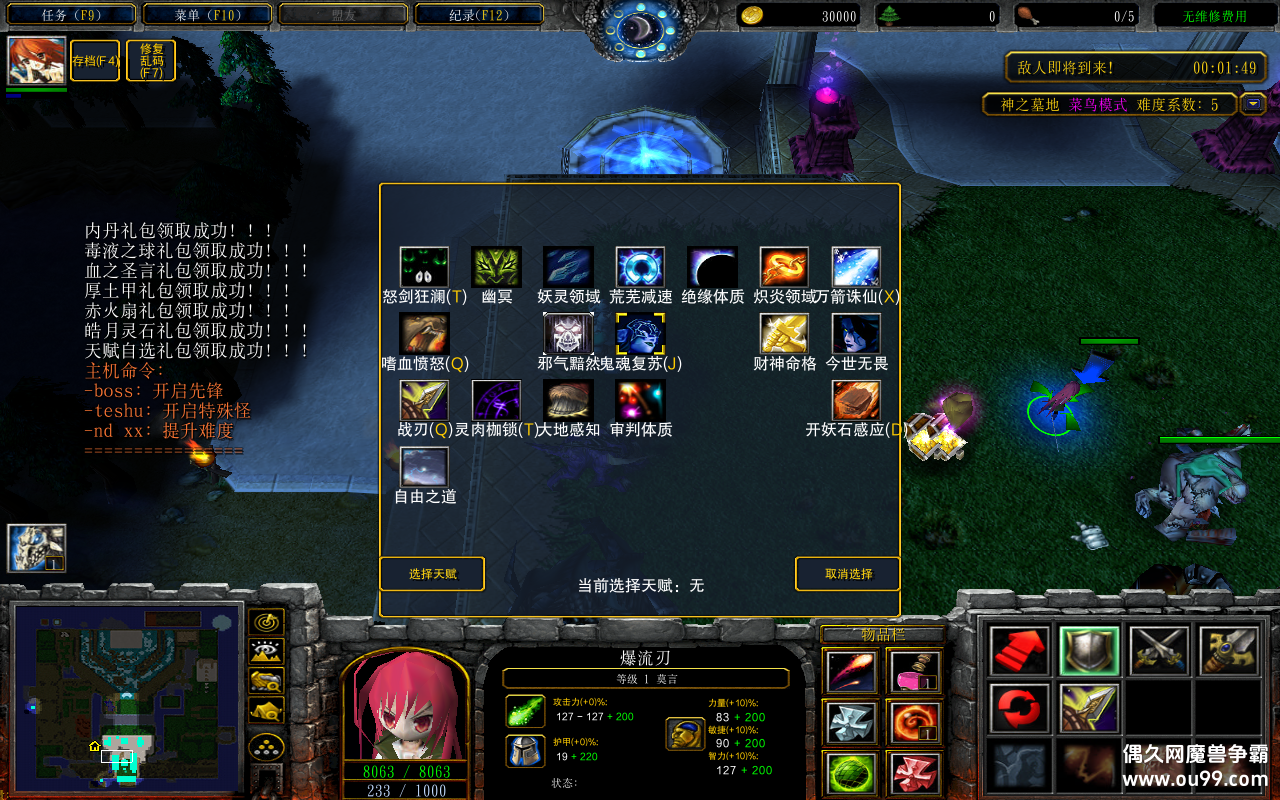Pick the 荒芜减速 talent icon

point(640,267)
